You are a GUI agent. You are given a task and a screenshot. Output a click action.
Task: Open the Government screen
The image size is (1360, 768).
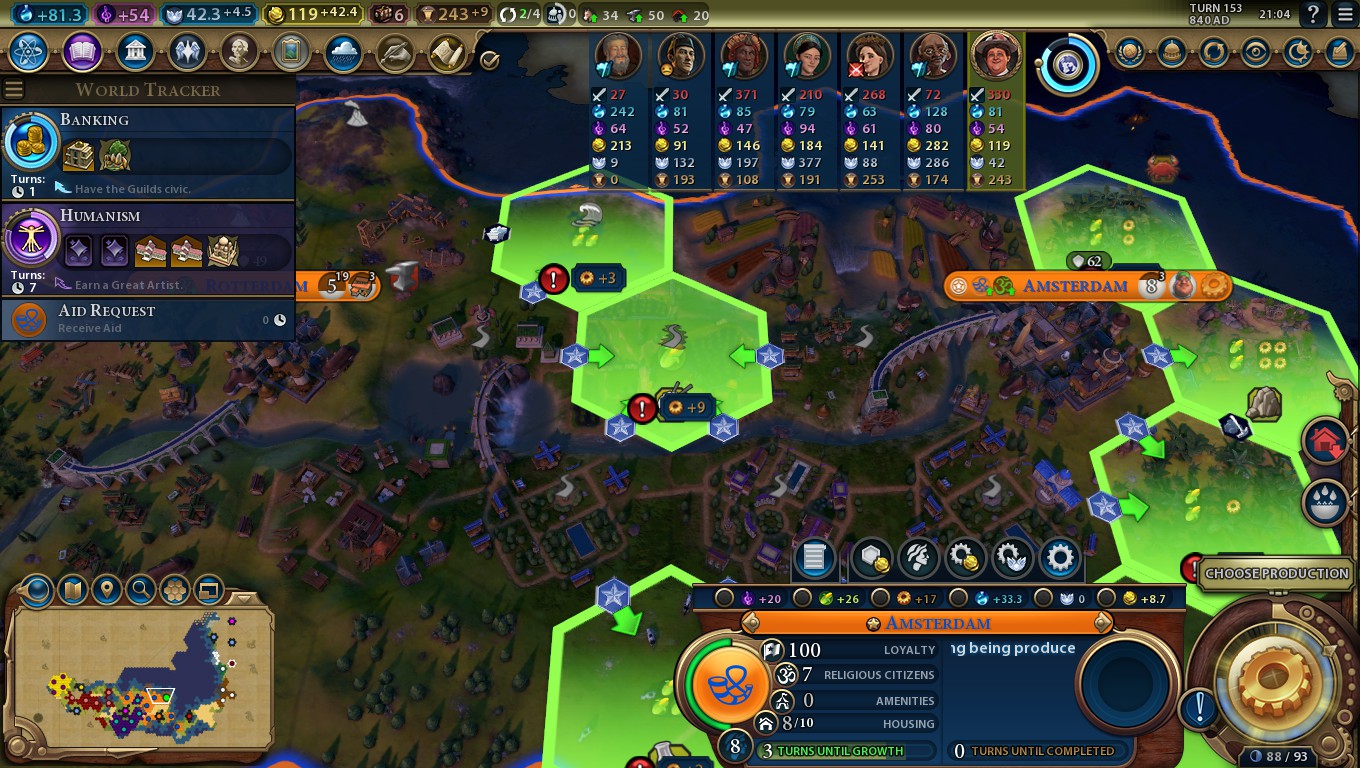pyautogui.click(x=134, y=52)
